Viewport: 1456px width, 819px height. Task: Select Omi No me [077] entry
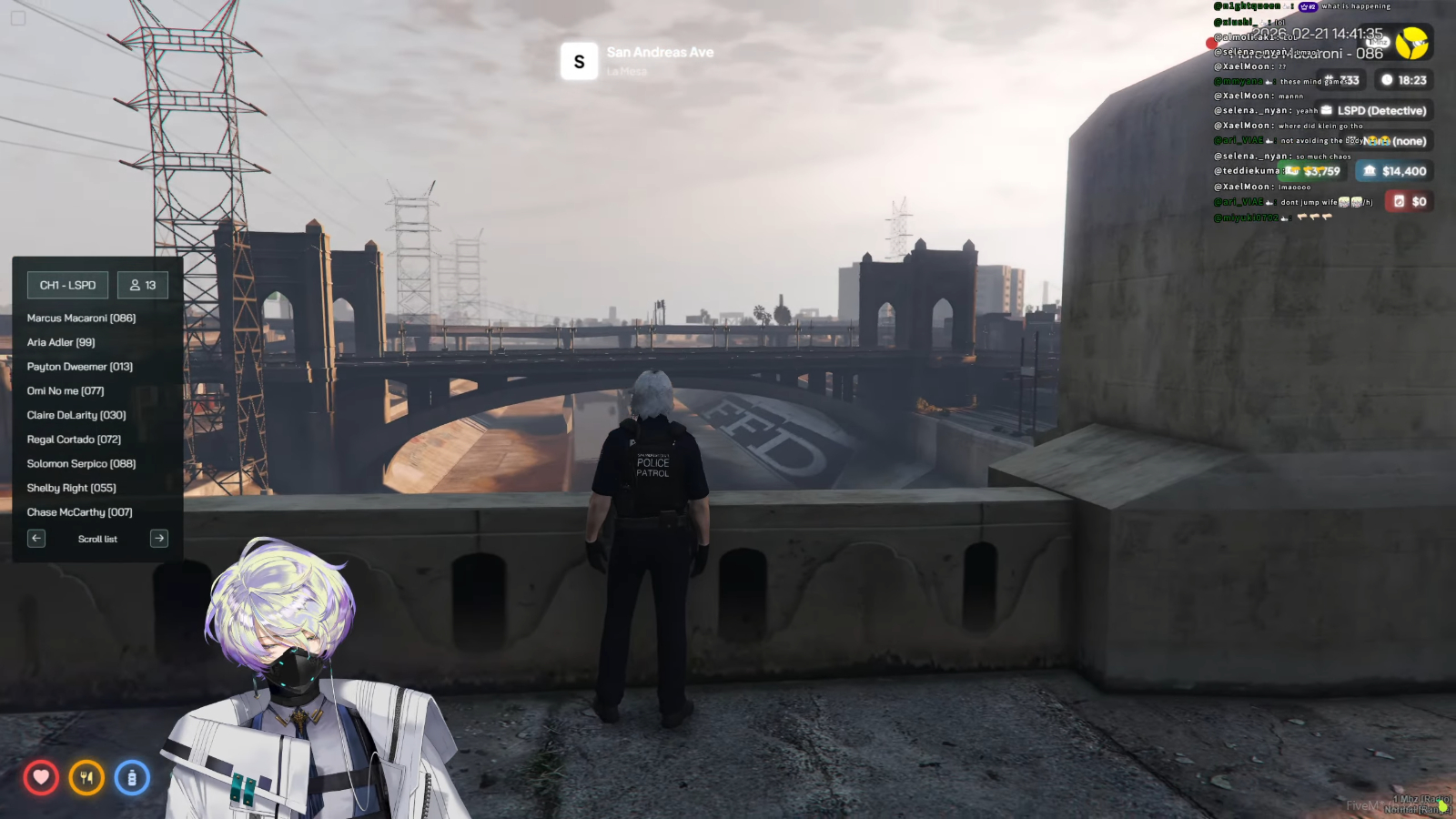tap(66, 391)
